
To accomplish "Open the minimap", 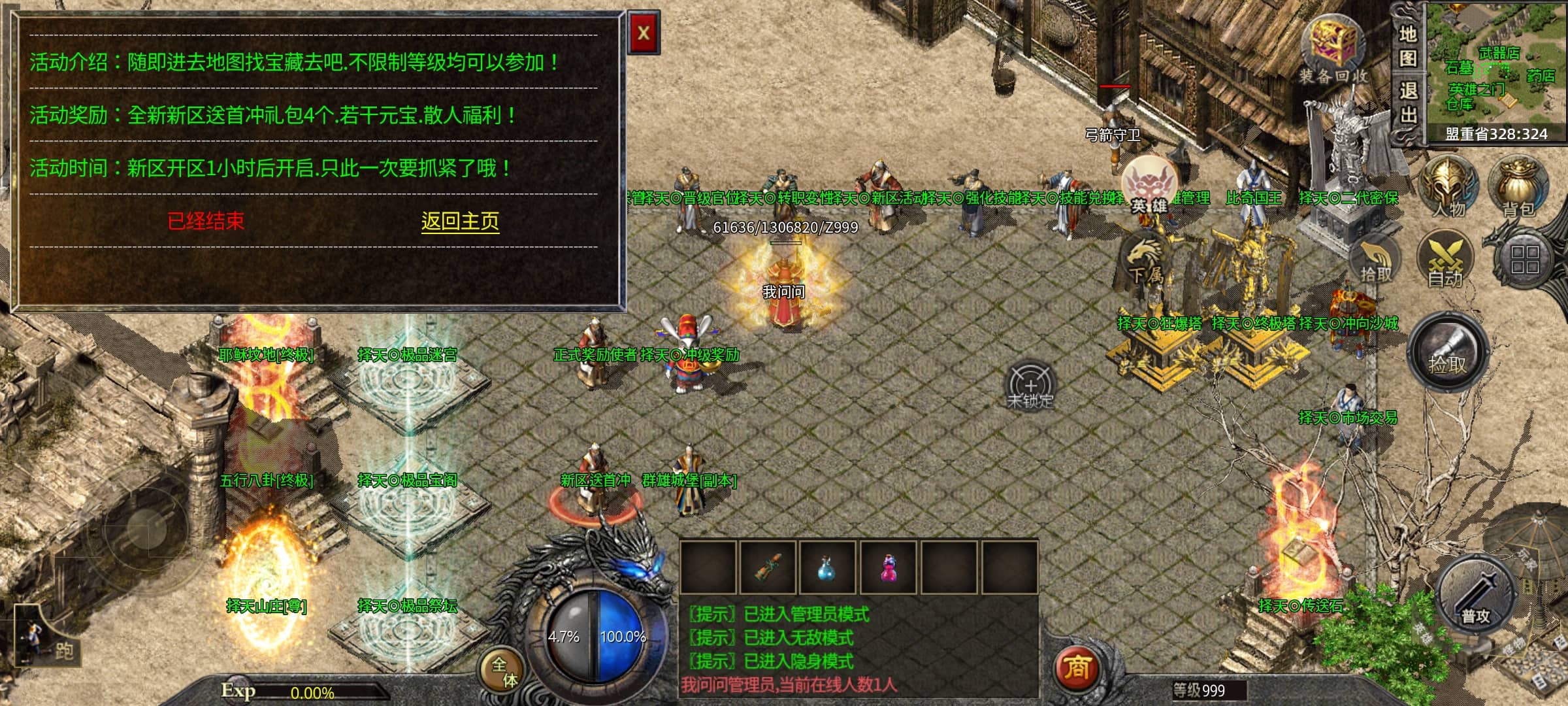I will pos(1496,65).
